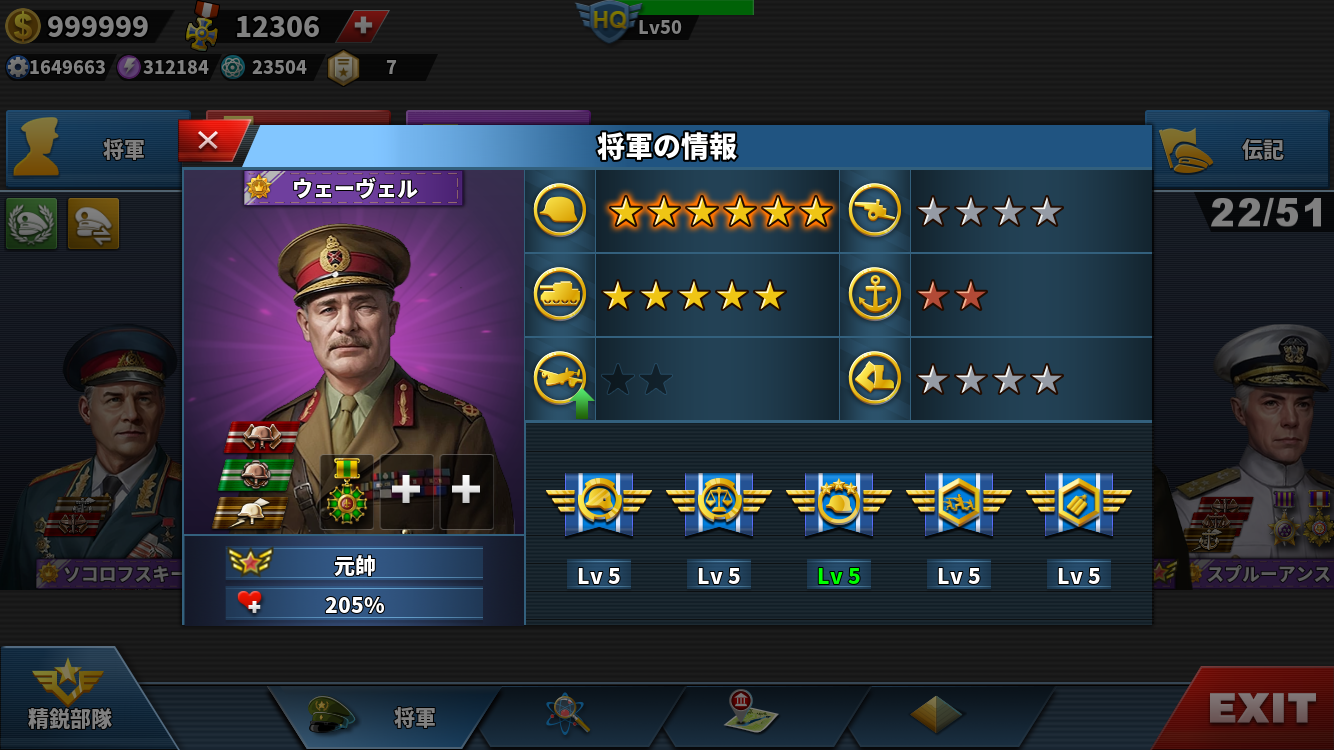
Task: Select the 将軍 bottom navigation tab
Action: [385, 717]
